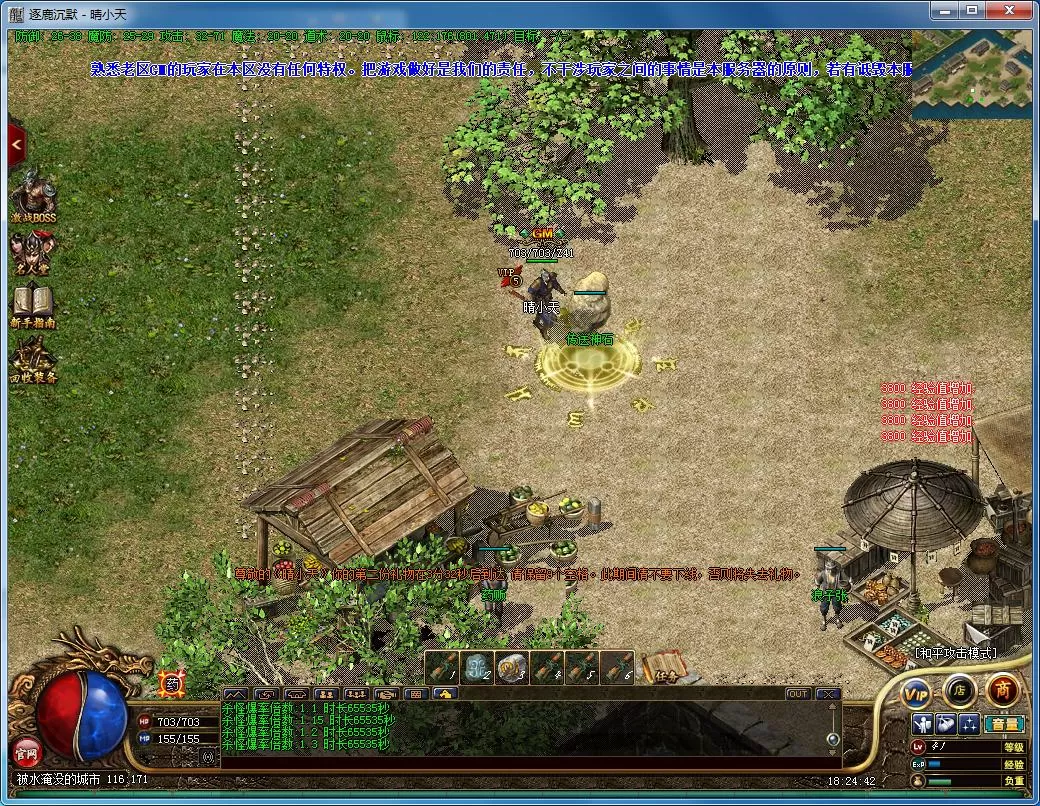The height and width of the screenshot is (806, 1040).
Task: Click the minimap in the corner
Action: [x=970, y=74]
